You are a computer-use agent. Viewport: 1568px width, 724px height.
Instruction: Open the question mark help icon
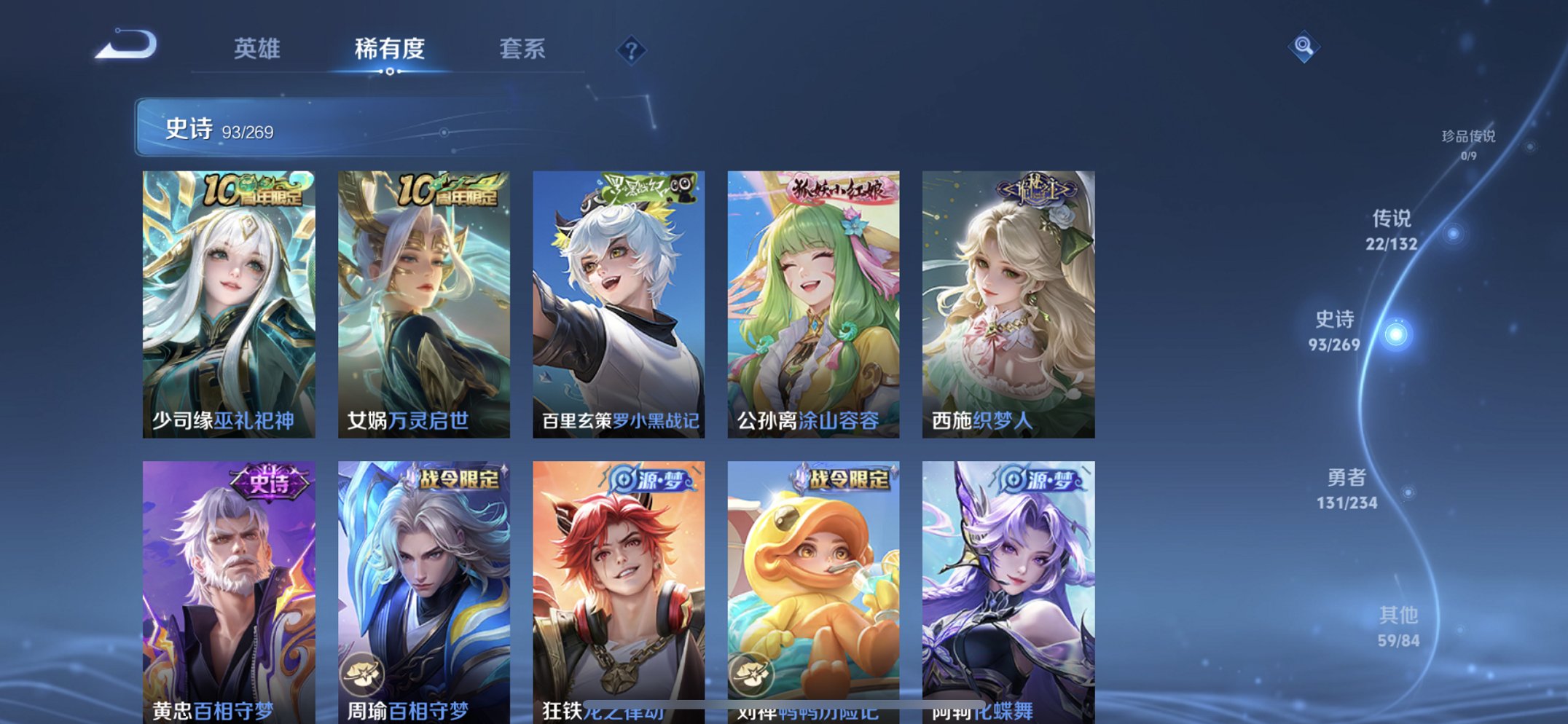[x=632, y=50]
